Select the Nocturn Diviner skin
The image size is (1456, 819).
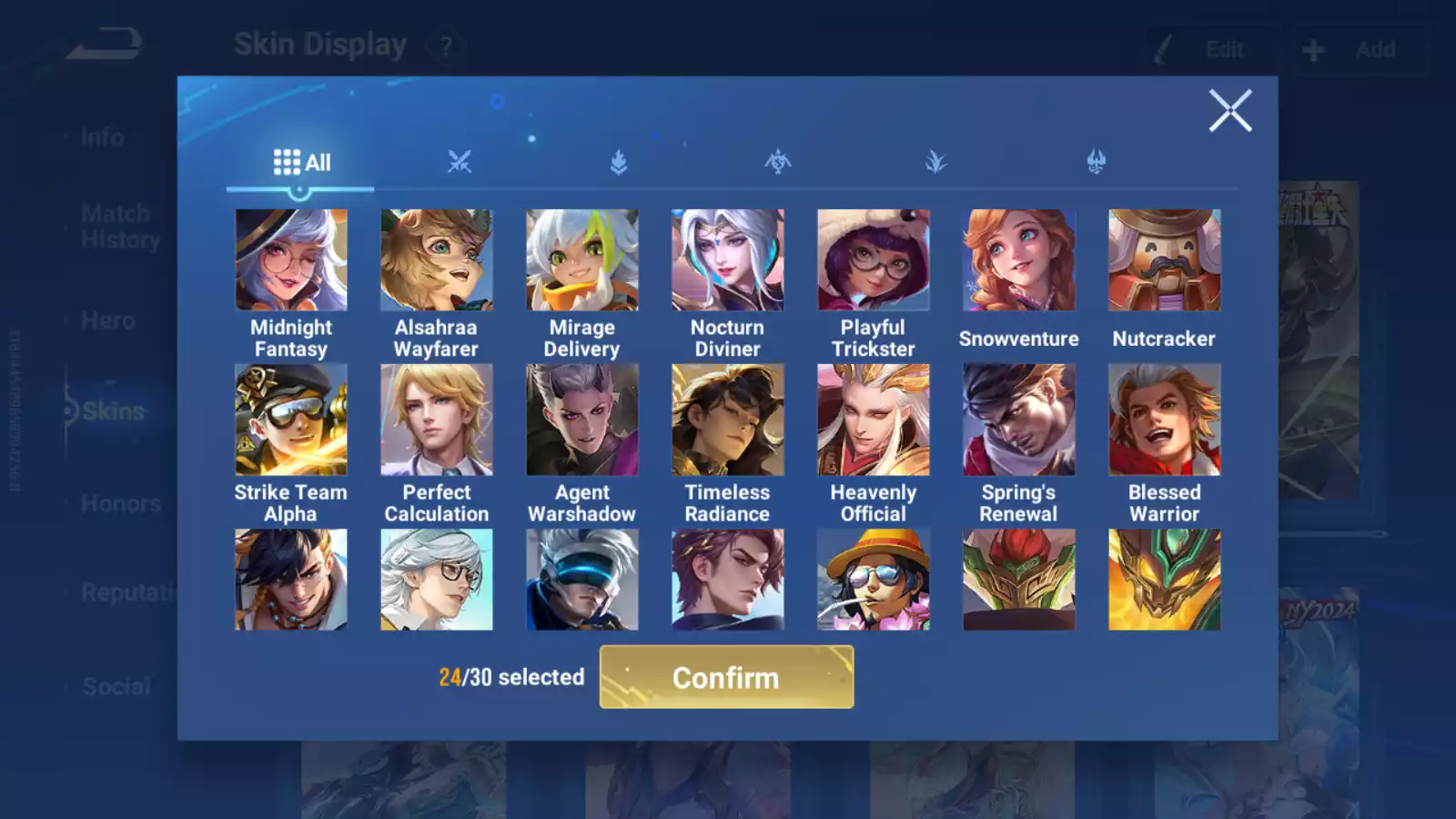[x=728, y=261]
